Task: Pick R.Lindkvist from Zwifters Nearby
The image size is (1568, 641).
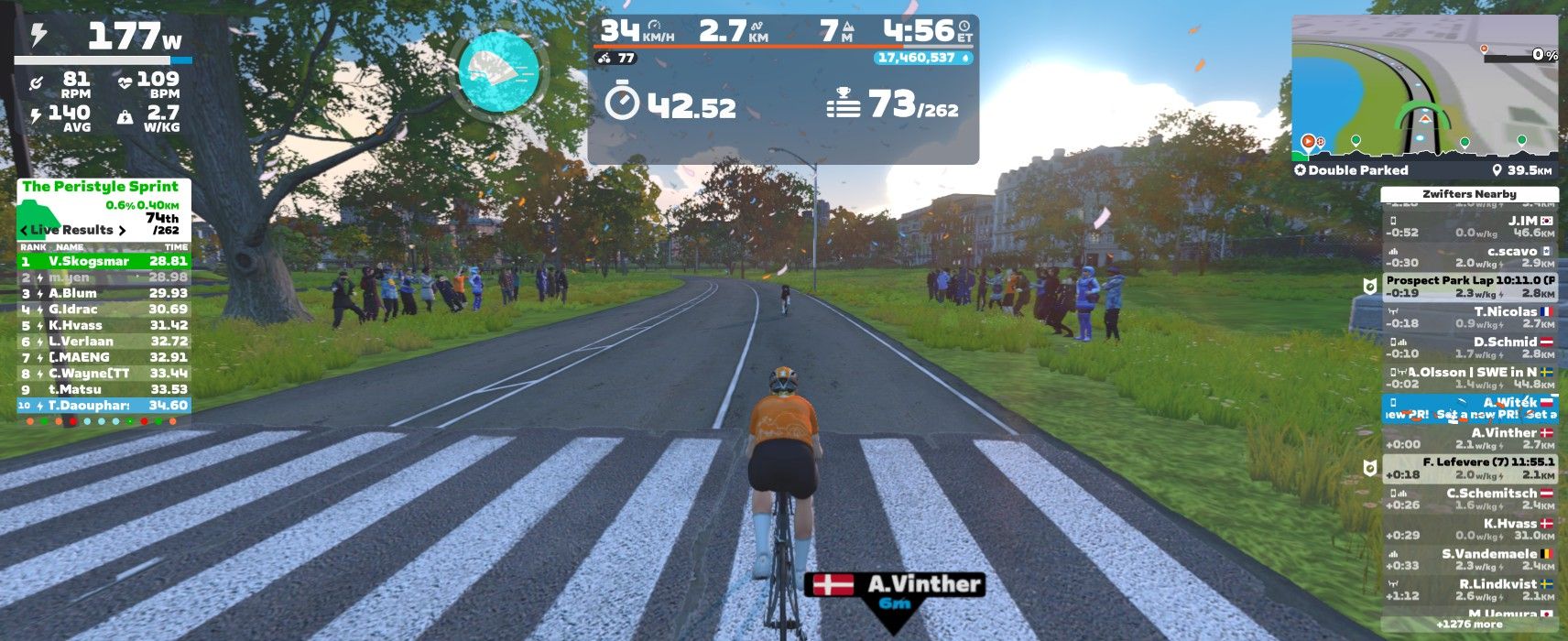Action: [x=1469, y=589]
